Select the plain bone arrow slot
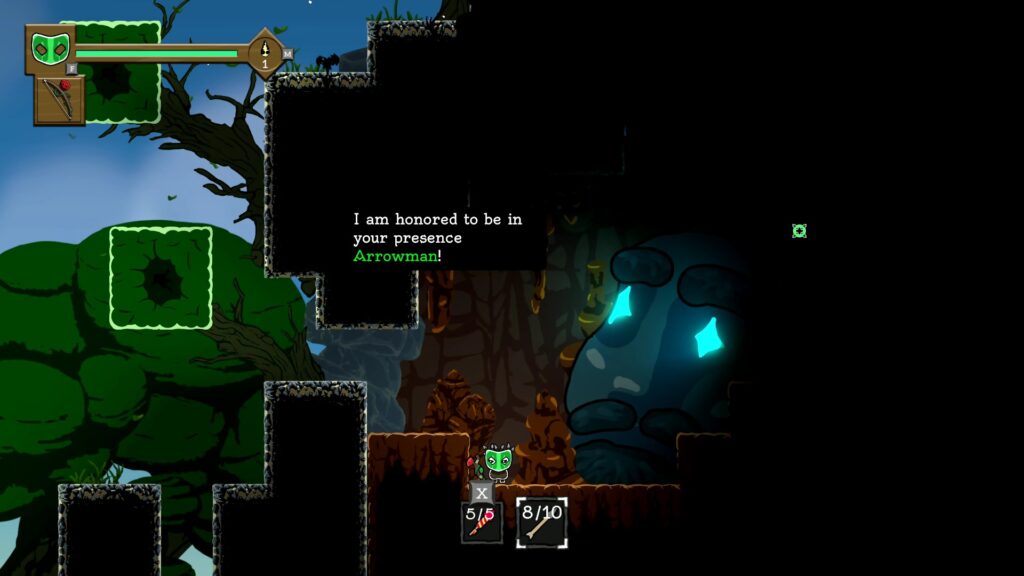This screenshot has width=1024, height=576. [x=542, y=522]
